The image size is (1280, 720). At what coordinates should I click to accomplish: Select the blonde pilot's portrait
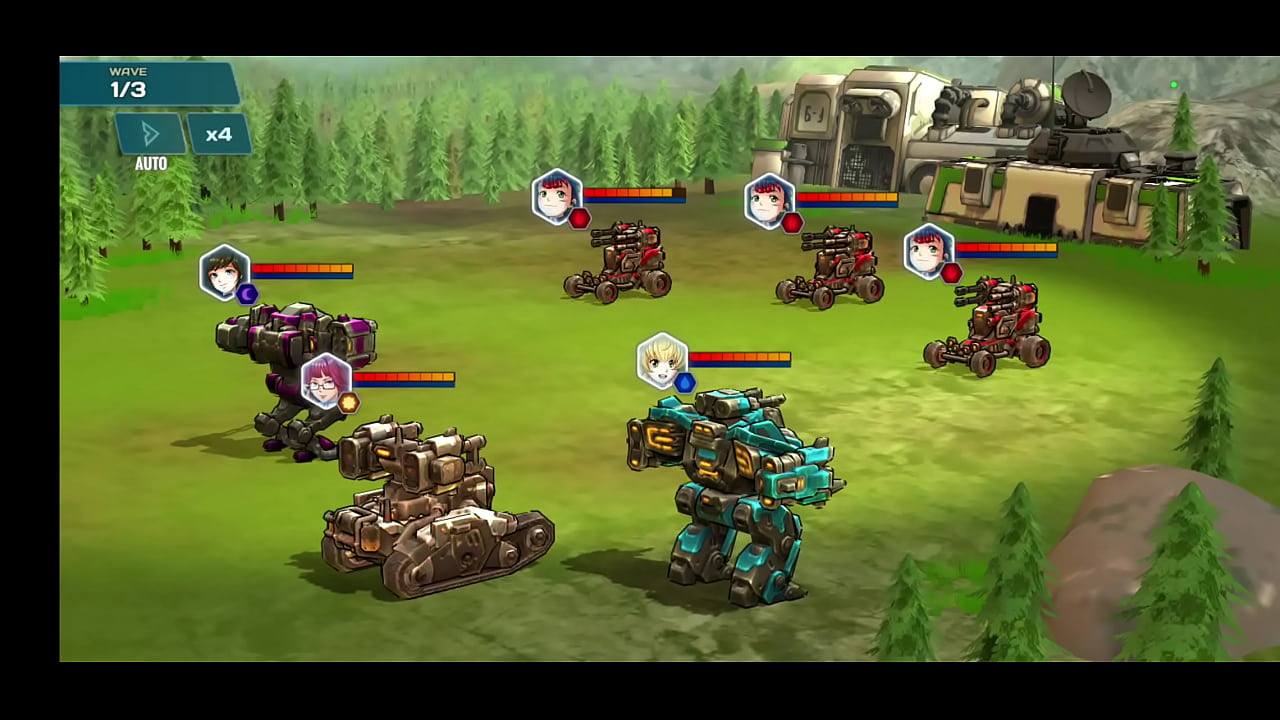[x=661, y=360]
